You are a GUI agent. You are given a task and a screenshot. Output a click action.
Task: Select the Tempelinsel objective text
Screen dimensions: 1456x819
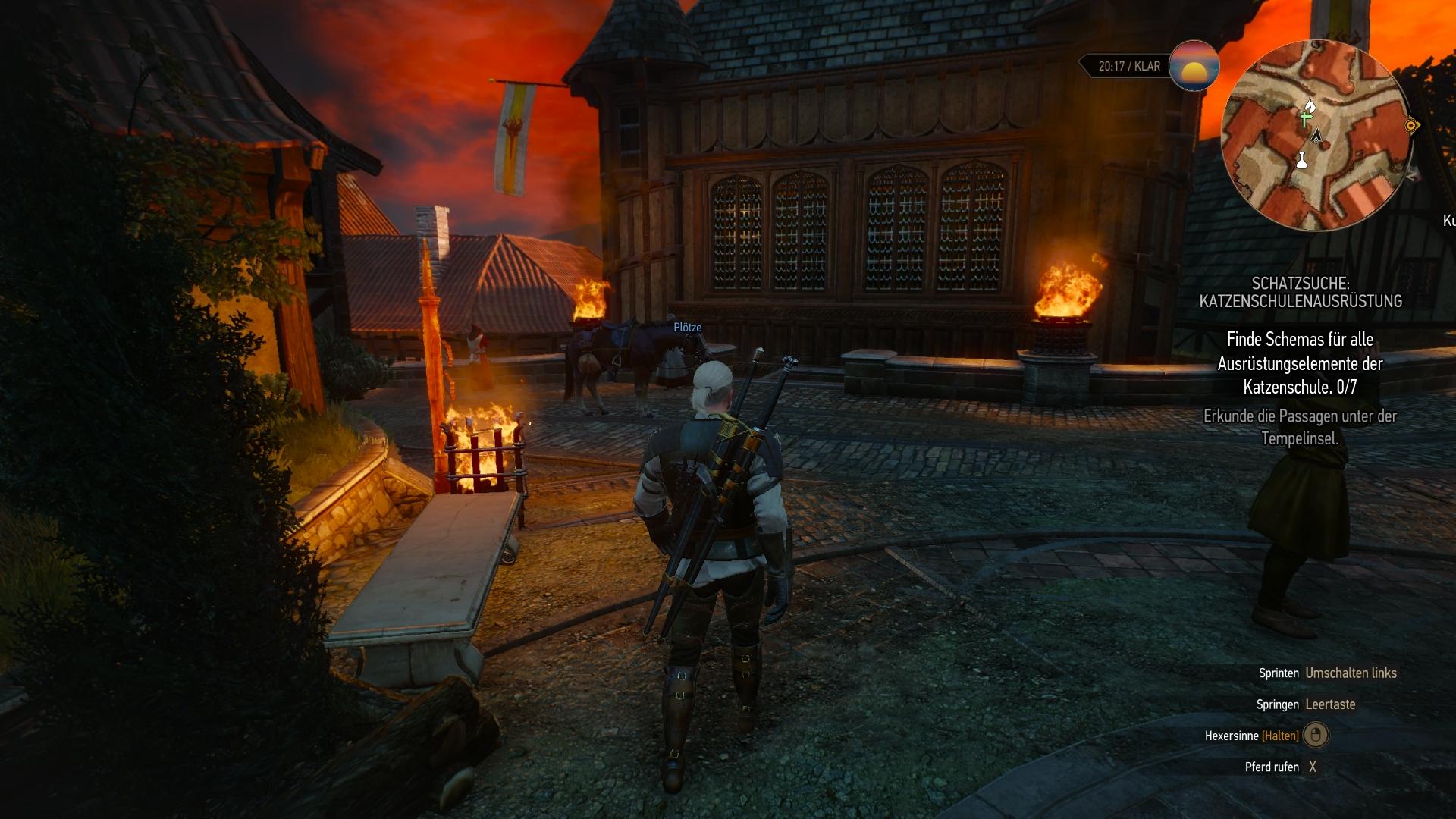[1300, 427]
